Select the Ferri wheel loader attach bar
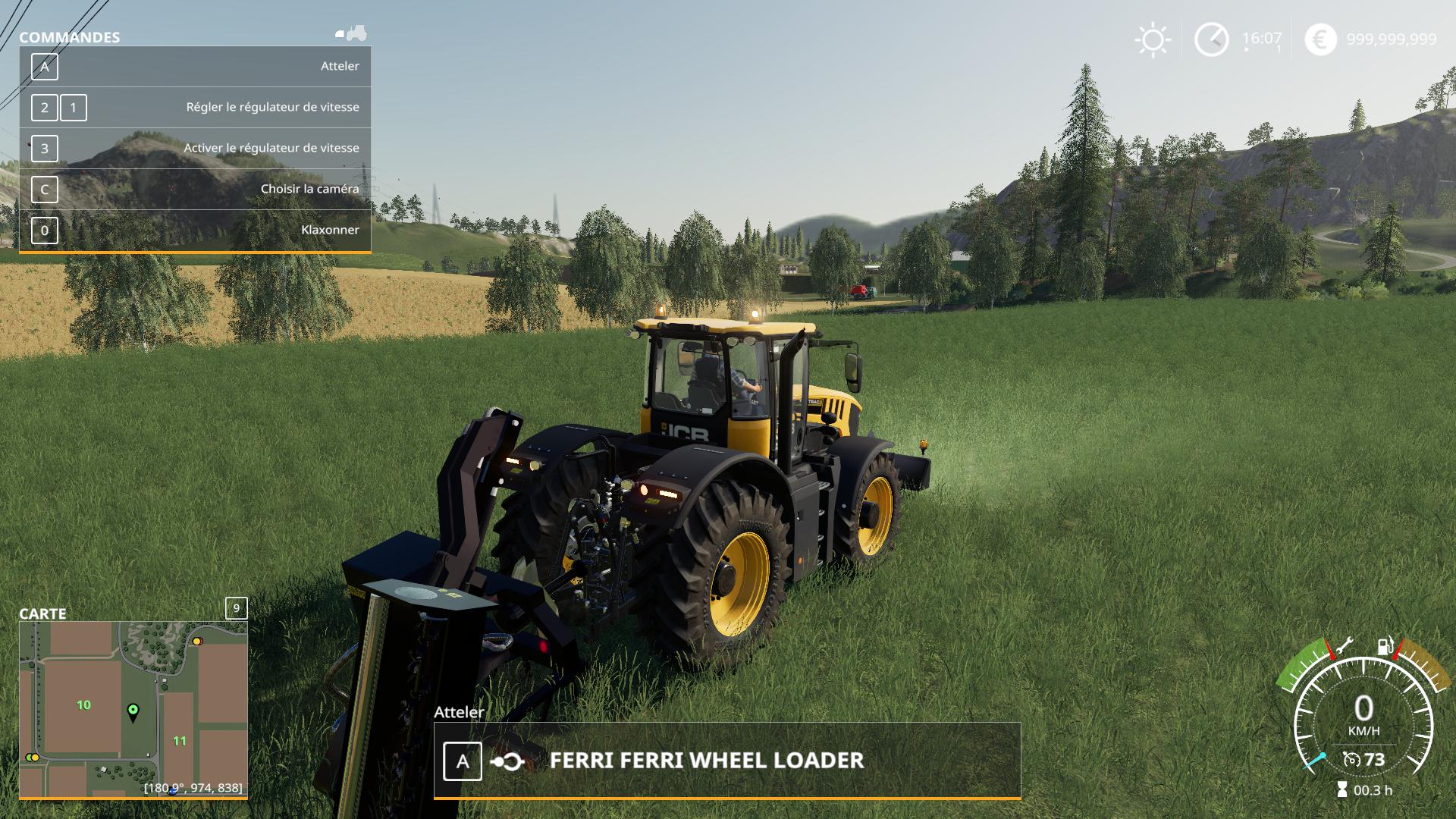The width and height of the screenshot is (1456, 819). point(726,761)
